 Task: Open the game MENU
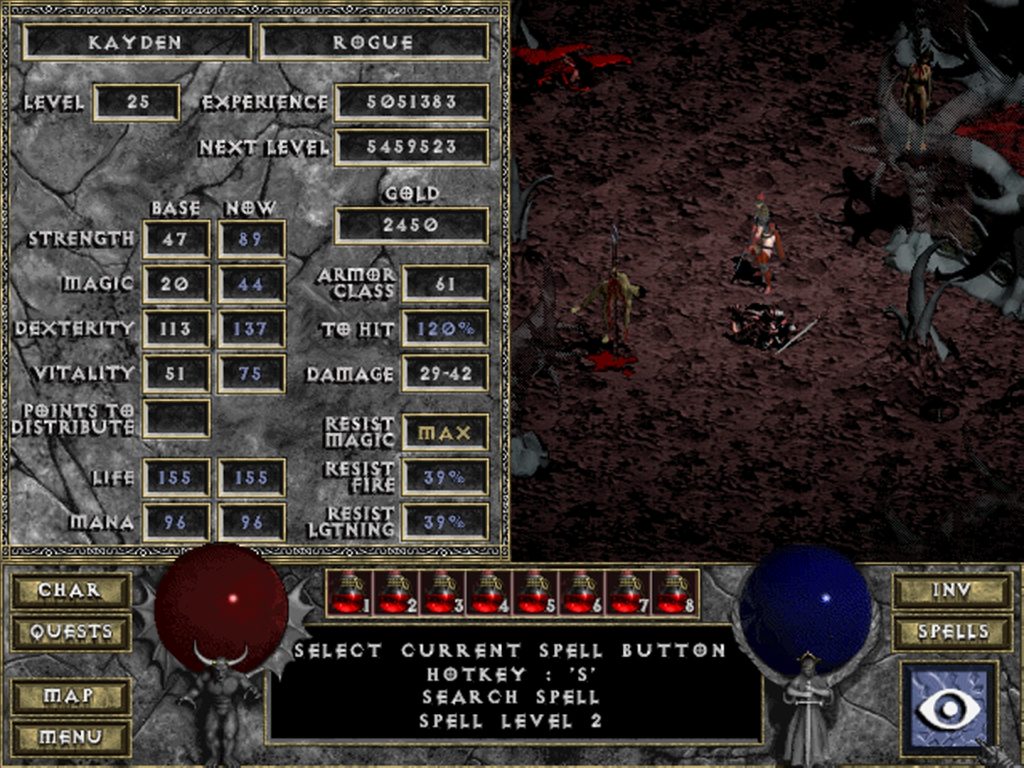tap(70, 737)
